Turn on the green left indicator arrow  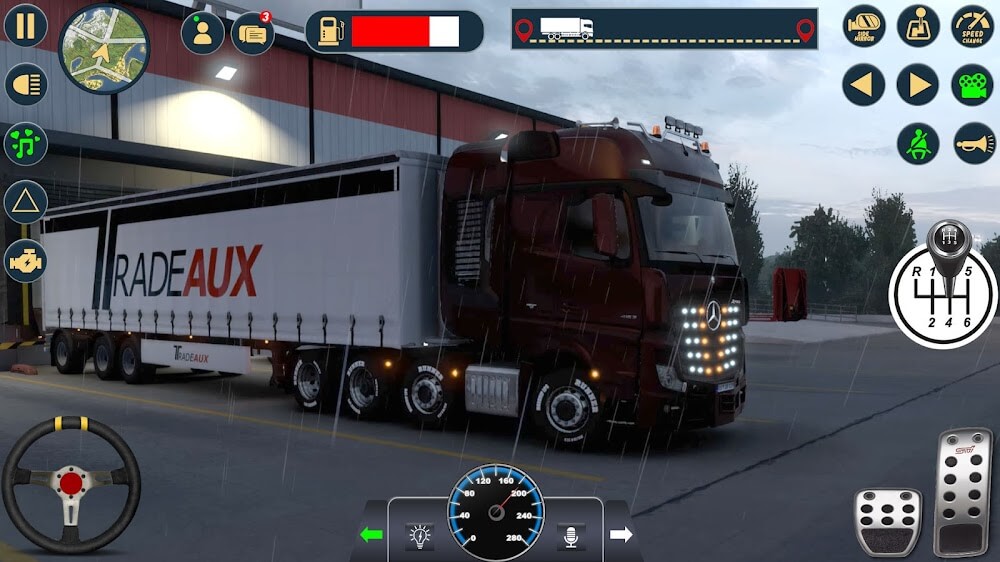click(371, 535)
